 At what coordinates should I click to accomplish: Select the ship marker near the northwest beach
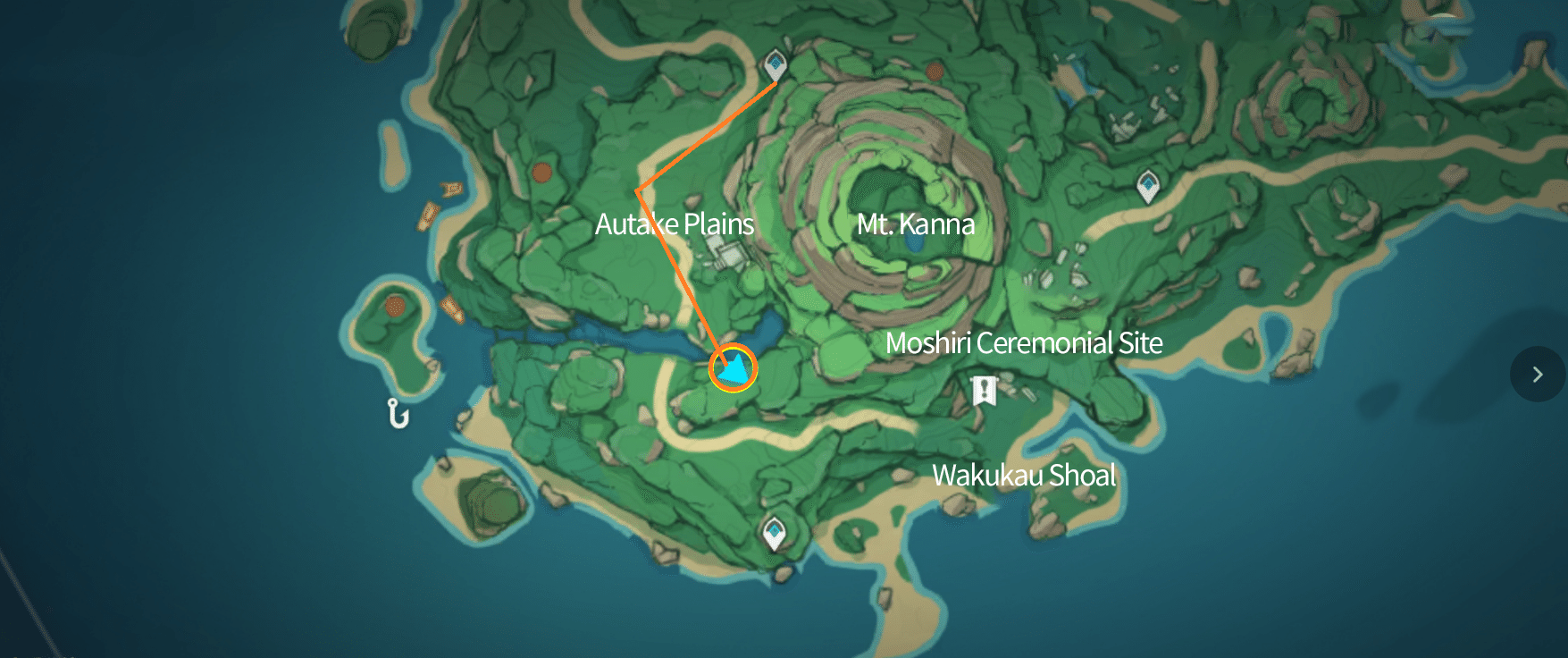pyautogui.click(x=451, y=189)
